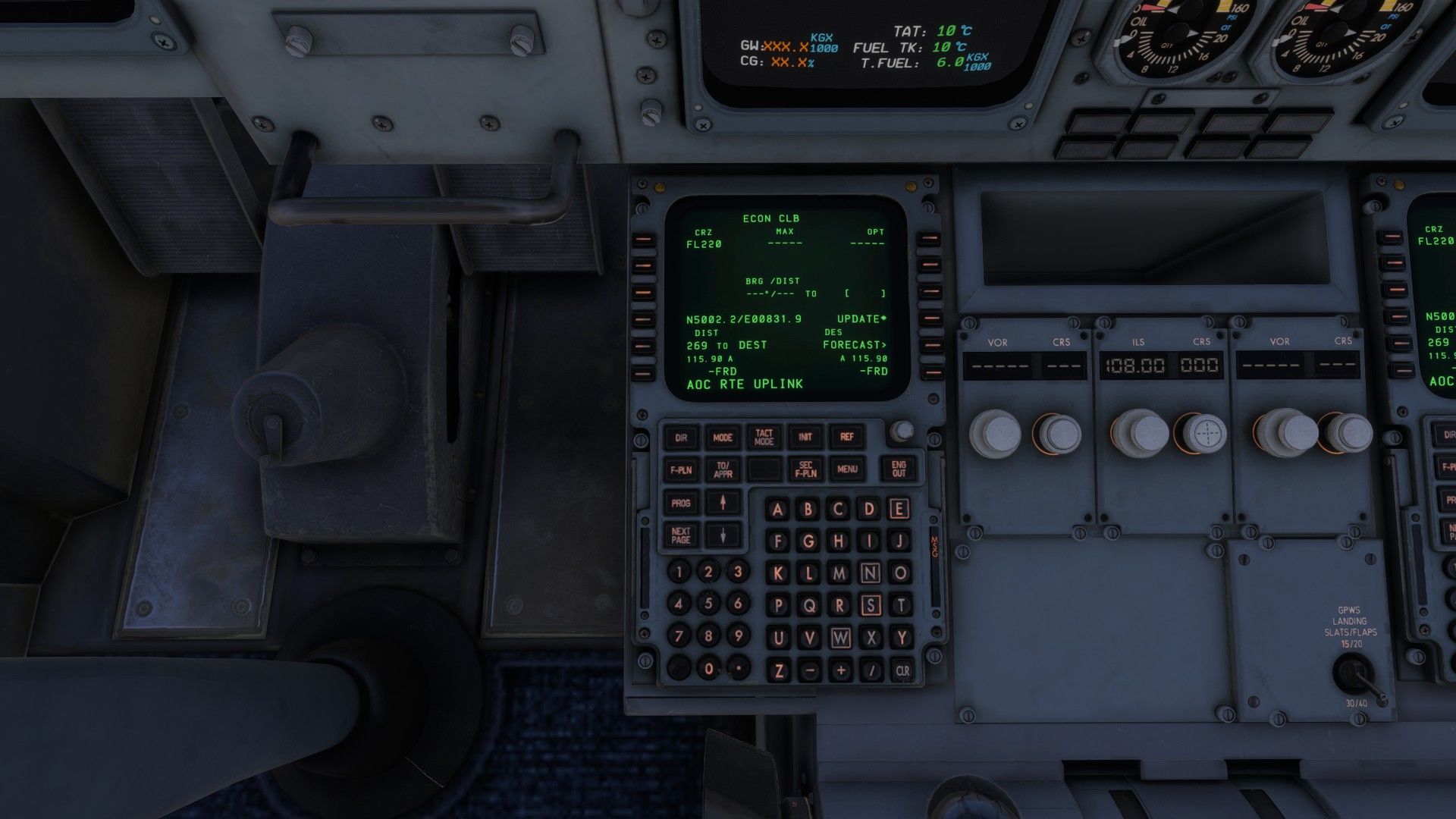Screen dimensions: 1456x819
Task: Click the TO/APPR key
Action: tap(723, 469)
